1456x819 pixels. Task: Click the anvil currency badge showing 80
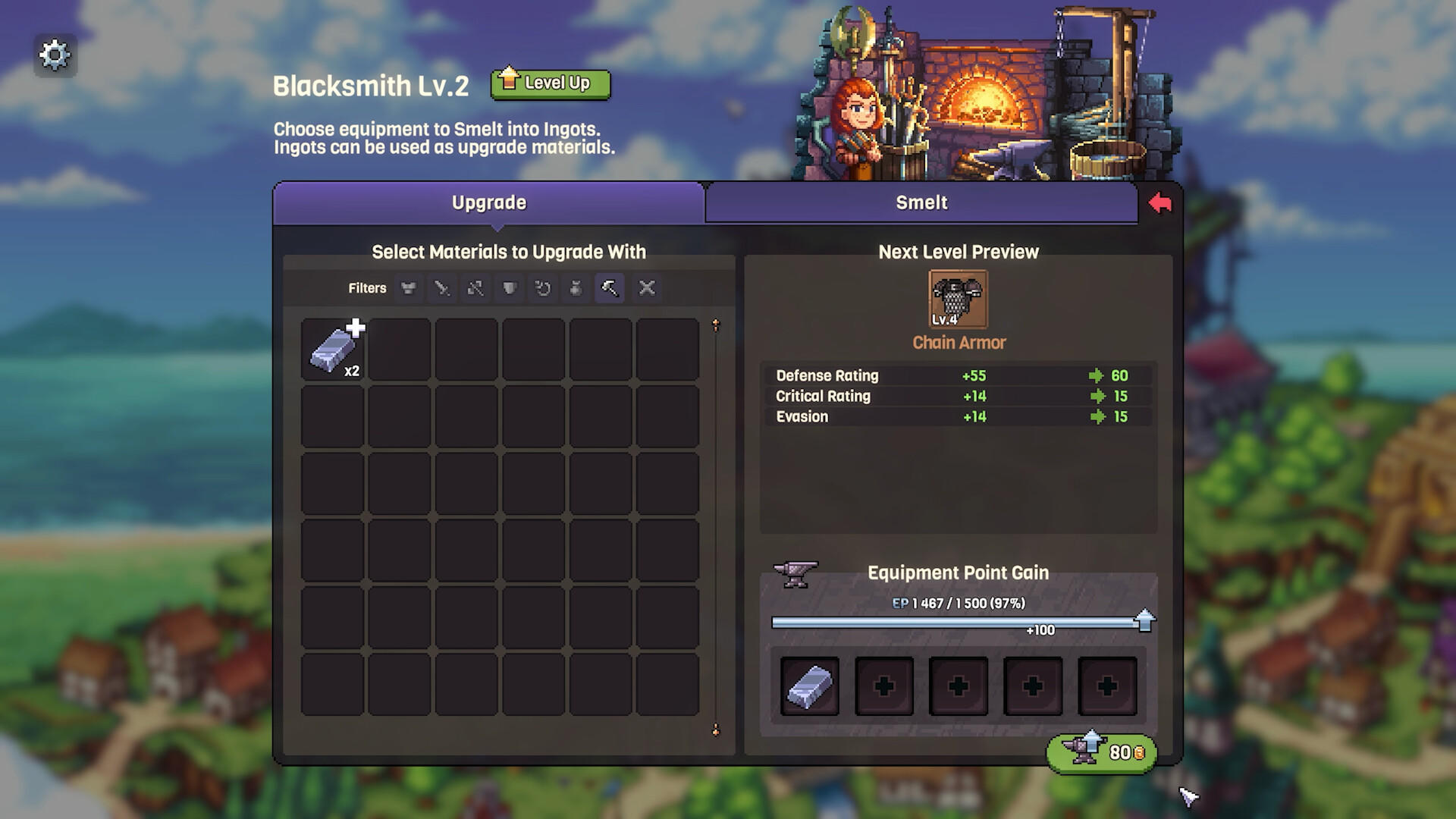click(1101, 753)
